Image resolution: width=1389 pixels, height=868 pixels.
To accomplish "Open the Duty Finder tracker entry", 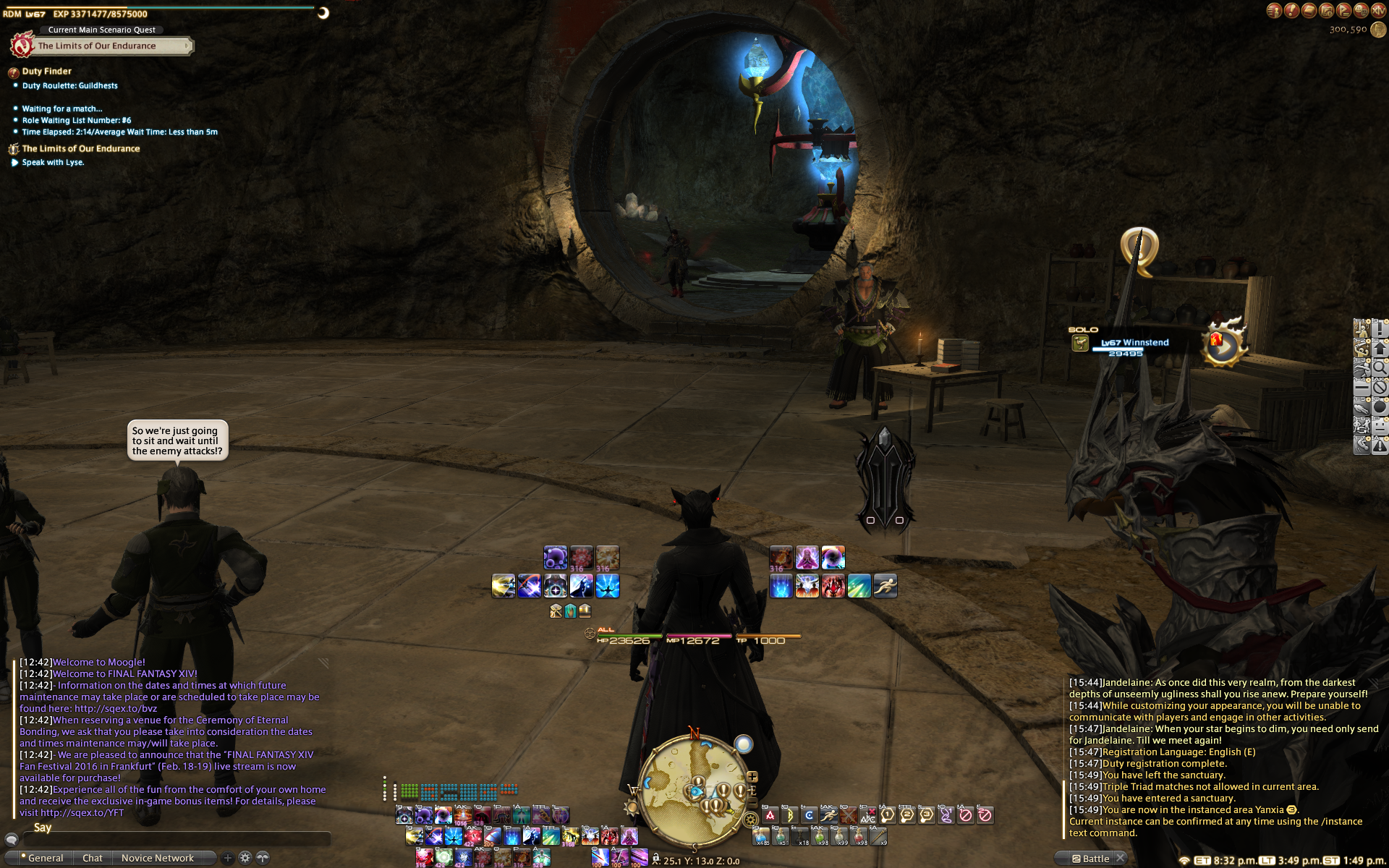I will pyautogui.click(x=46, y=71).
